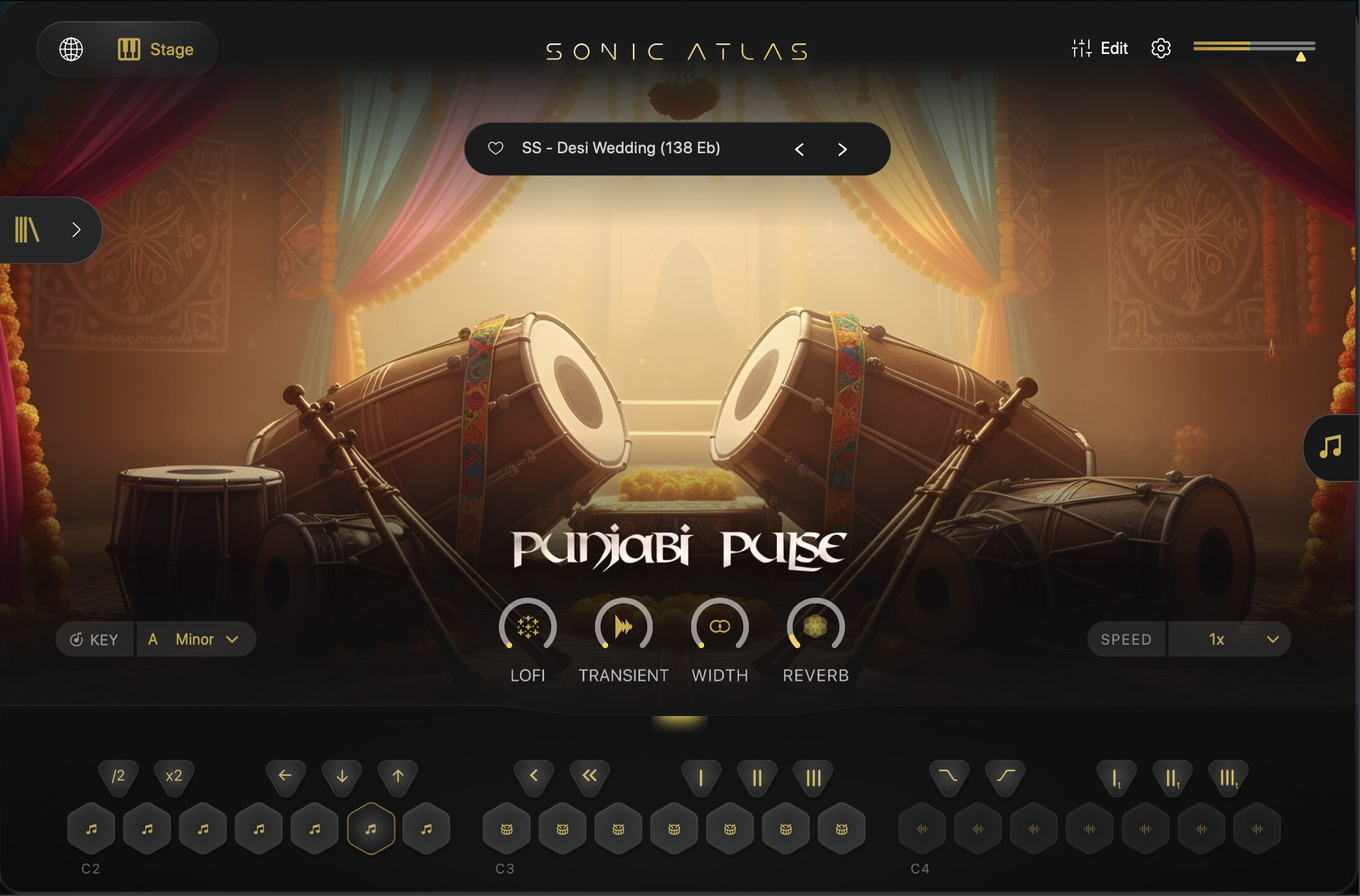The height and width of the screenshot is (896, 1360).
Task: Adjust the LOFI knob
Action: 527,627
